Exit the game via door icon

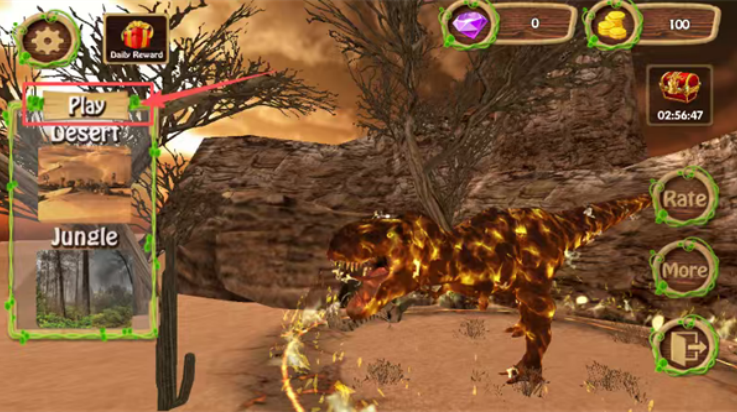[684, 345]
